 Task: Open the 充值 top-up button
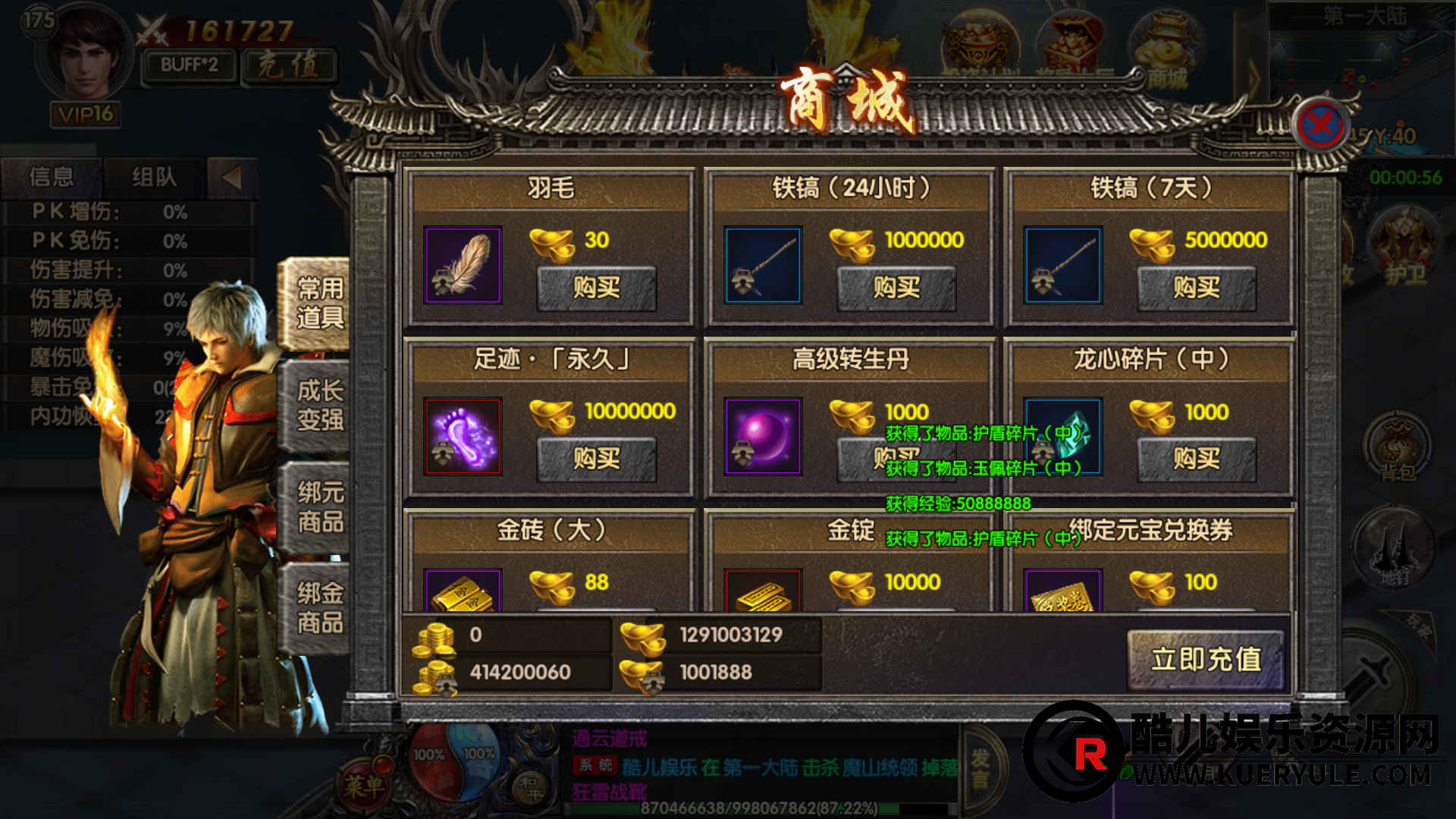pyautogui.click(x=288, y=65)
